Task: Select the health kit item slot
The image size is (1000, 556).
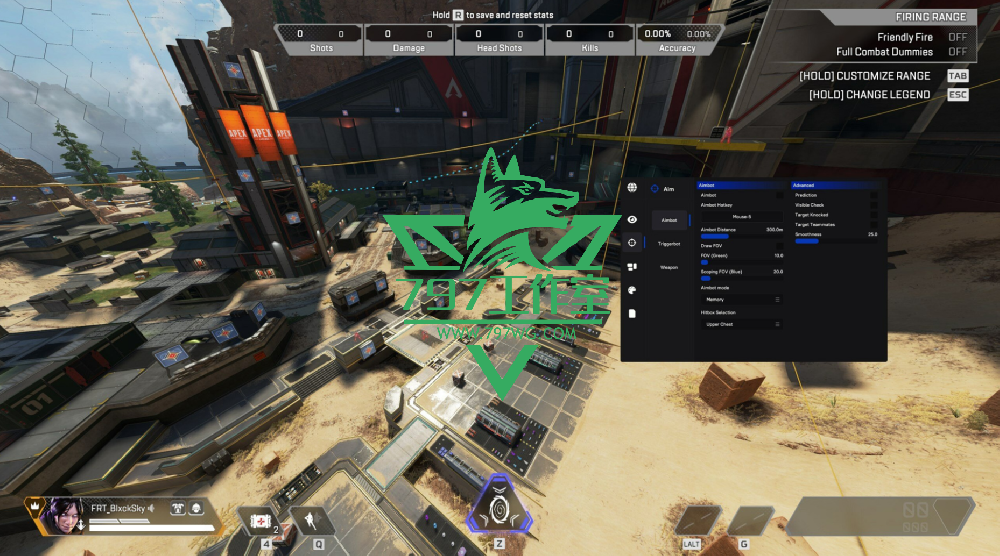Action: (260, 520)
